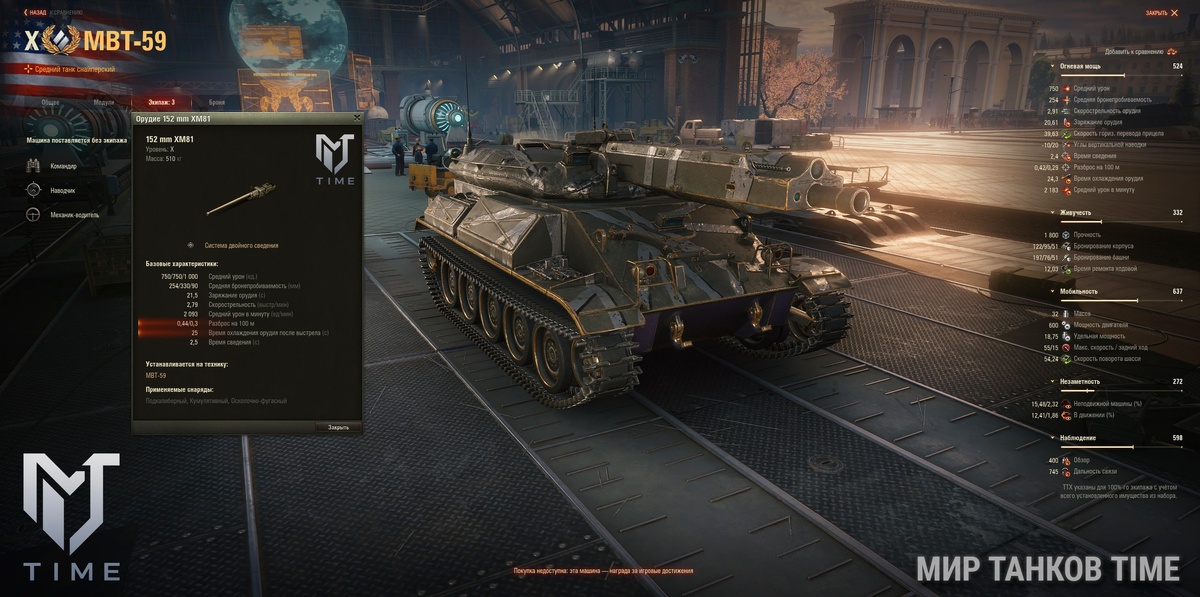Select the Наводчик crew member
Screen dimensions: 1200x597
(x=62, y=190)
